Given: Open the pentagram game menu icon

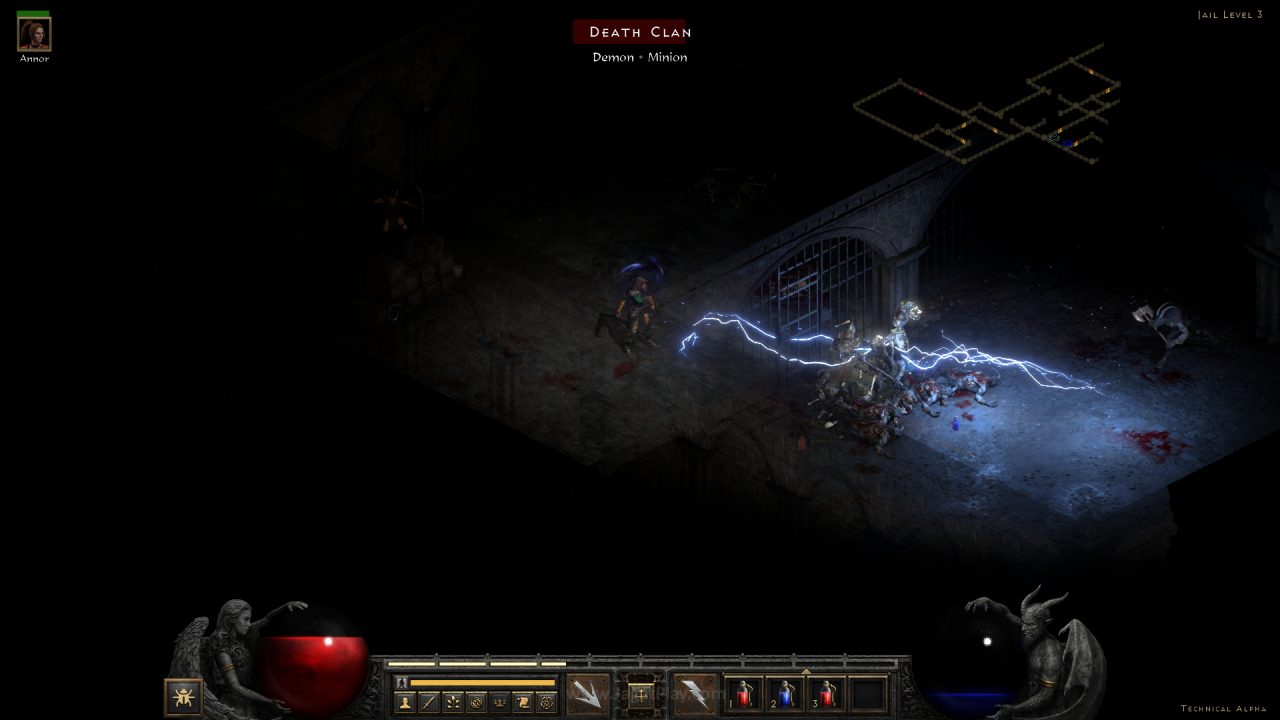Looking at the screenshot, I should pyautogui.click(x=547, y=702).
